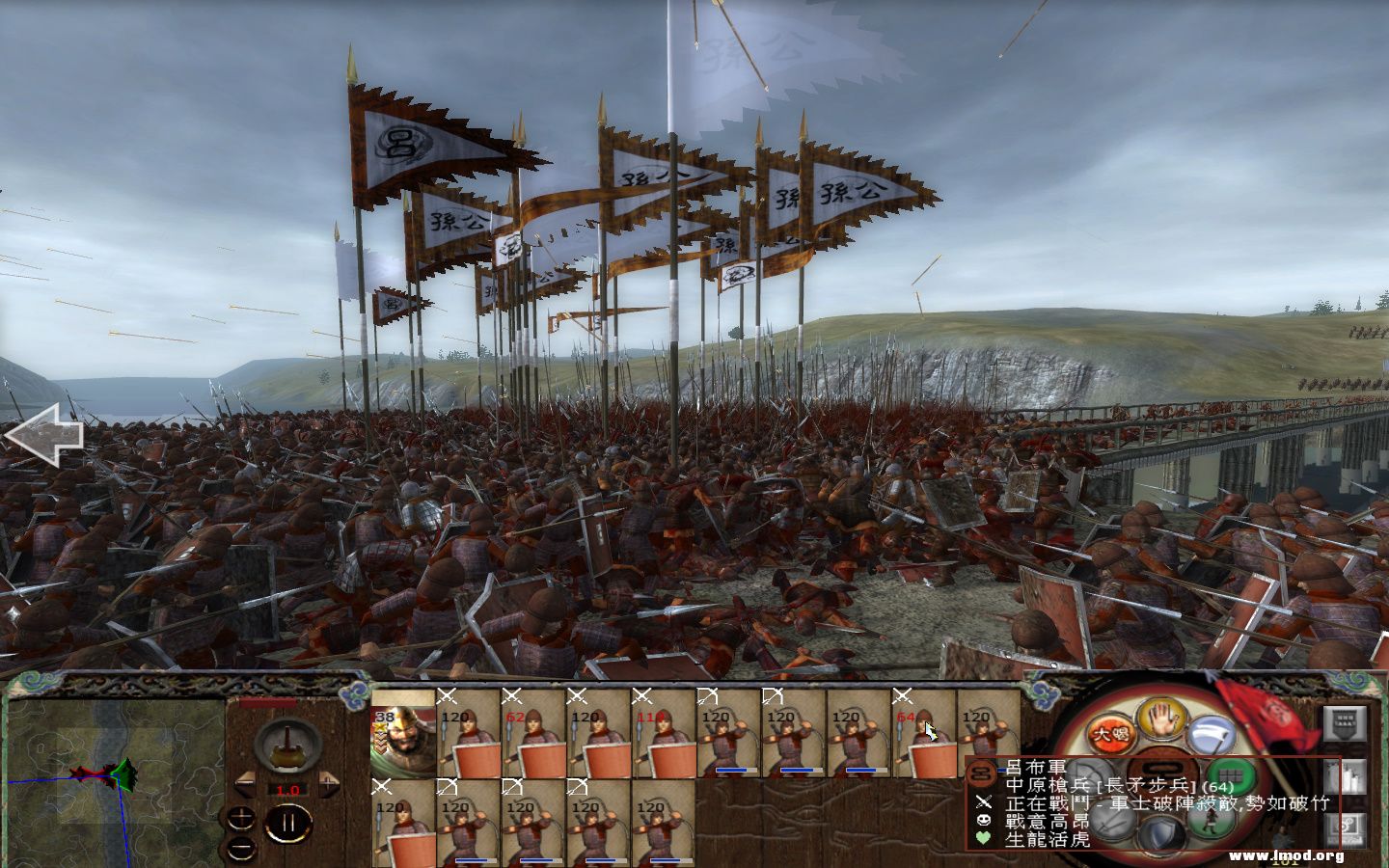Zoom out the minimap with the minus button
This screenshot has height=868, width=1389.
[x=240, y=847]
